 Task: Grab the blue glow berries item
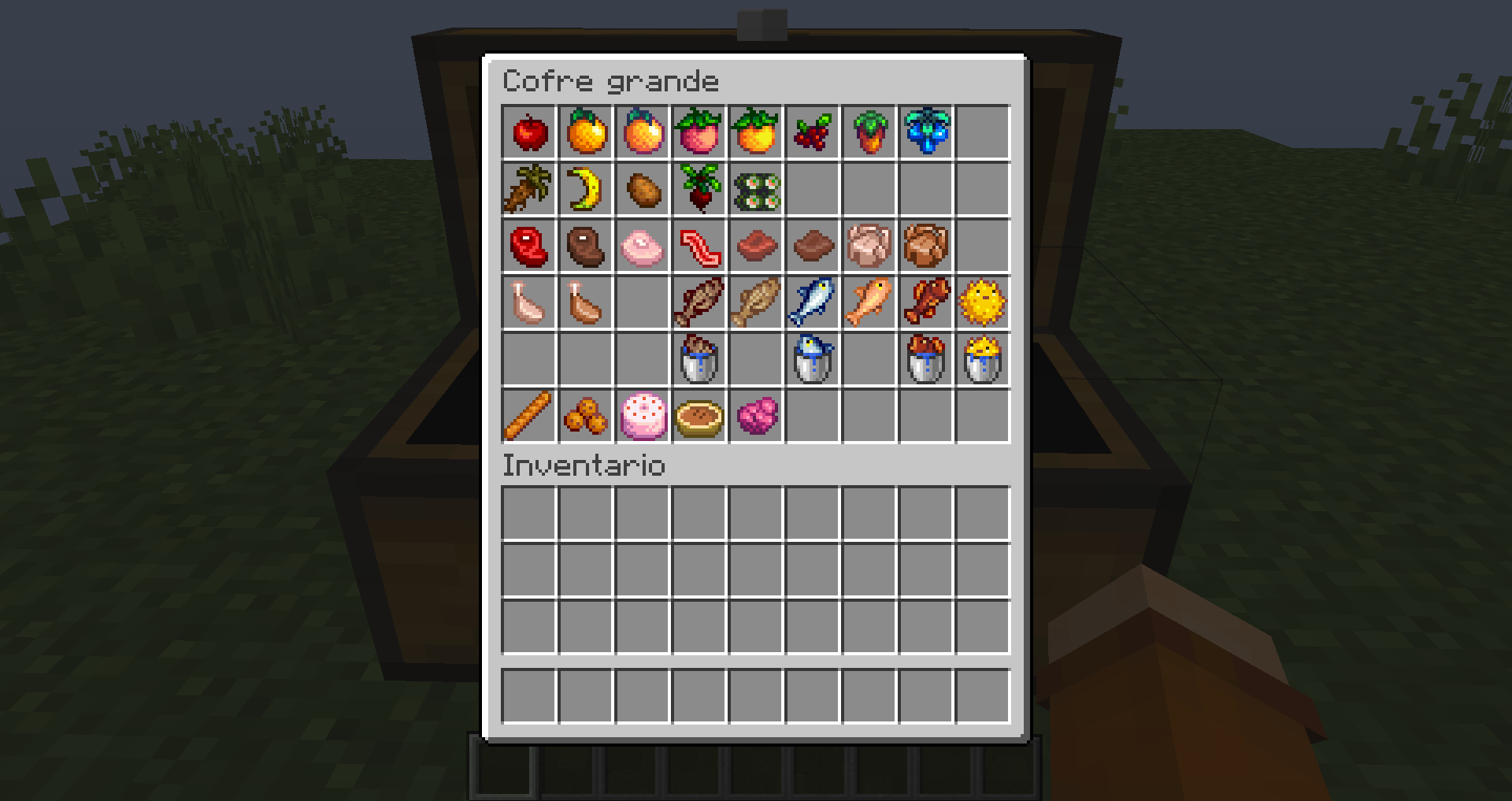click(926, 132)
